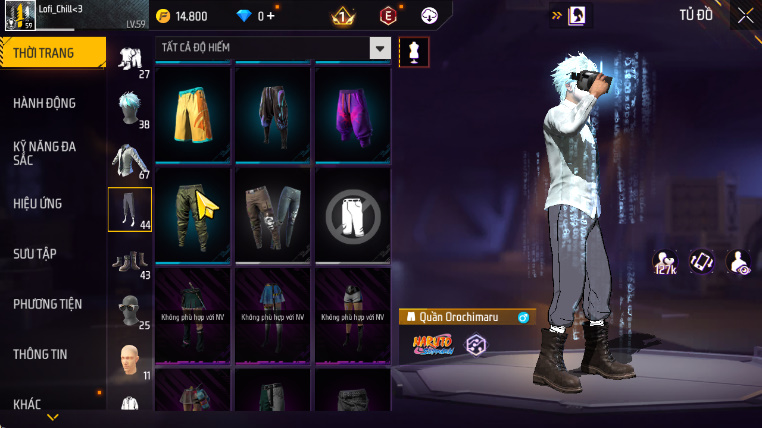Switch to the THỜI TRANG tab
This screenshot has height=428, width=762.
tap(52, 53)
